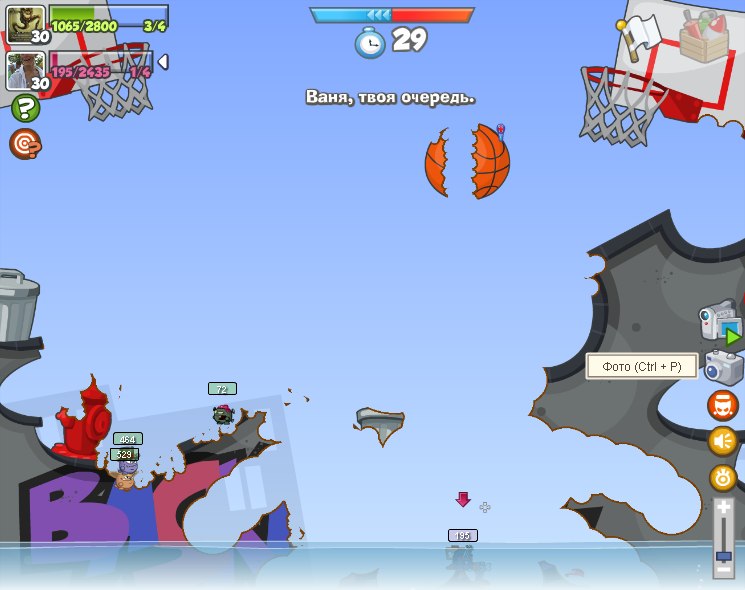The image size is (745, 590).
Task: Toggle sound with the speaker button
Action: pos(722,441)
